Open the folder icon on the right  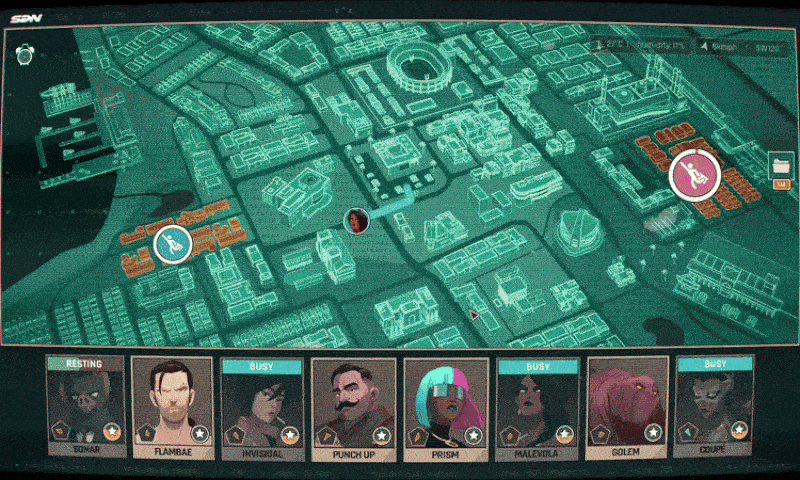point(780,165)
